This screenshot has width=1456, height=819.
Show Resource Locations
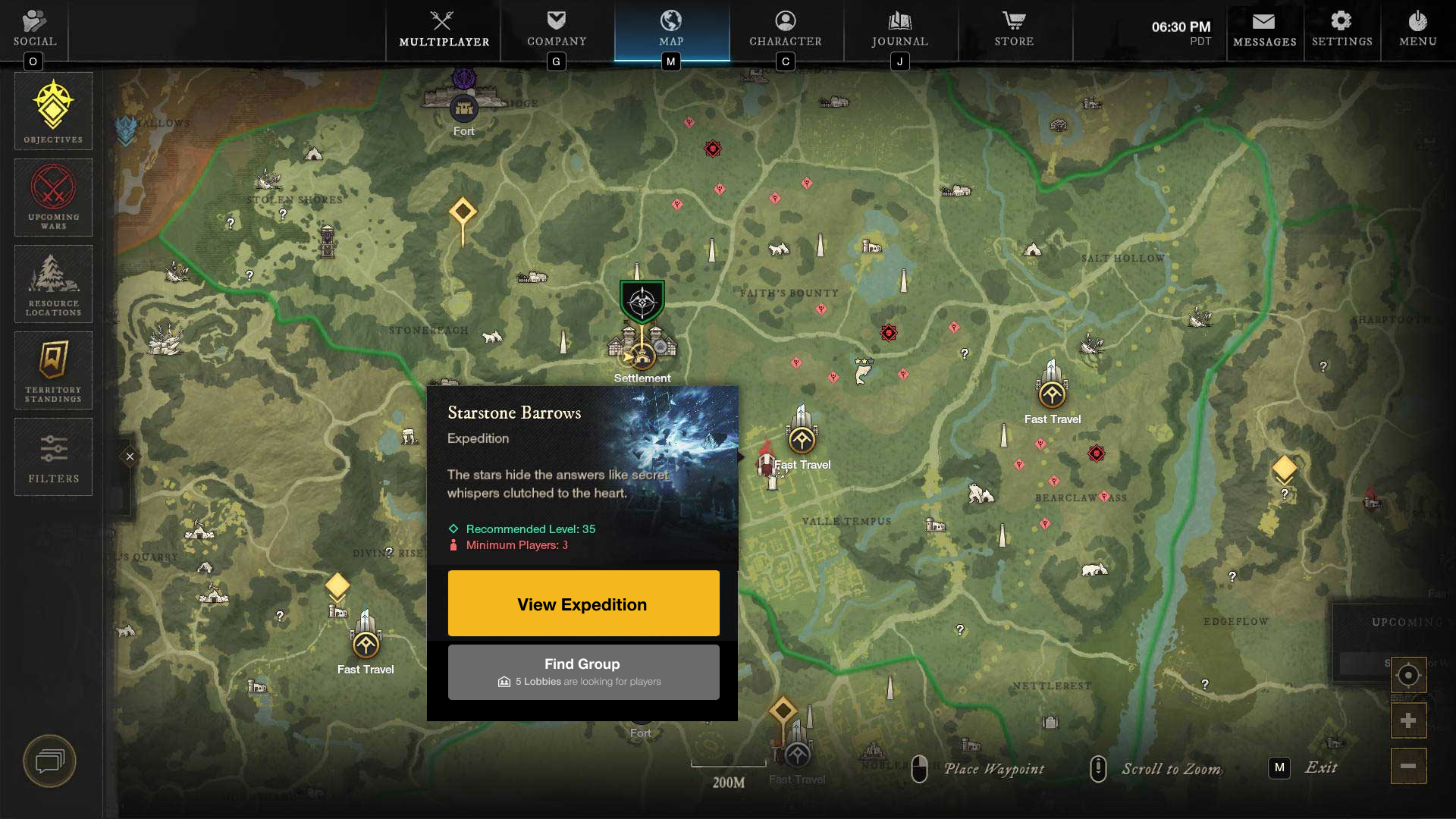(53, 284)
